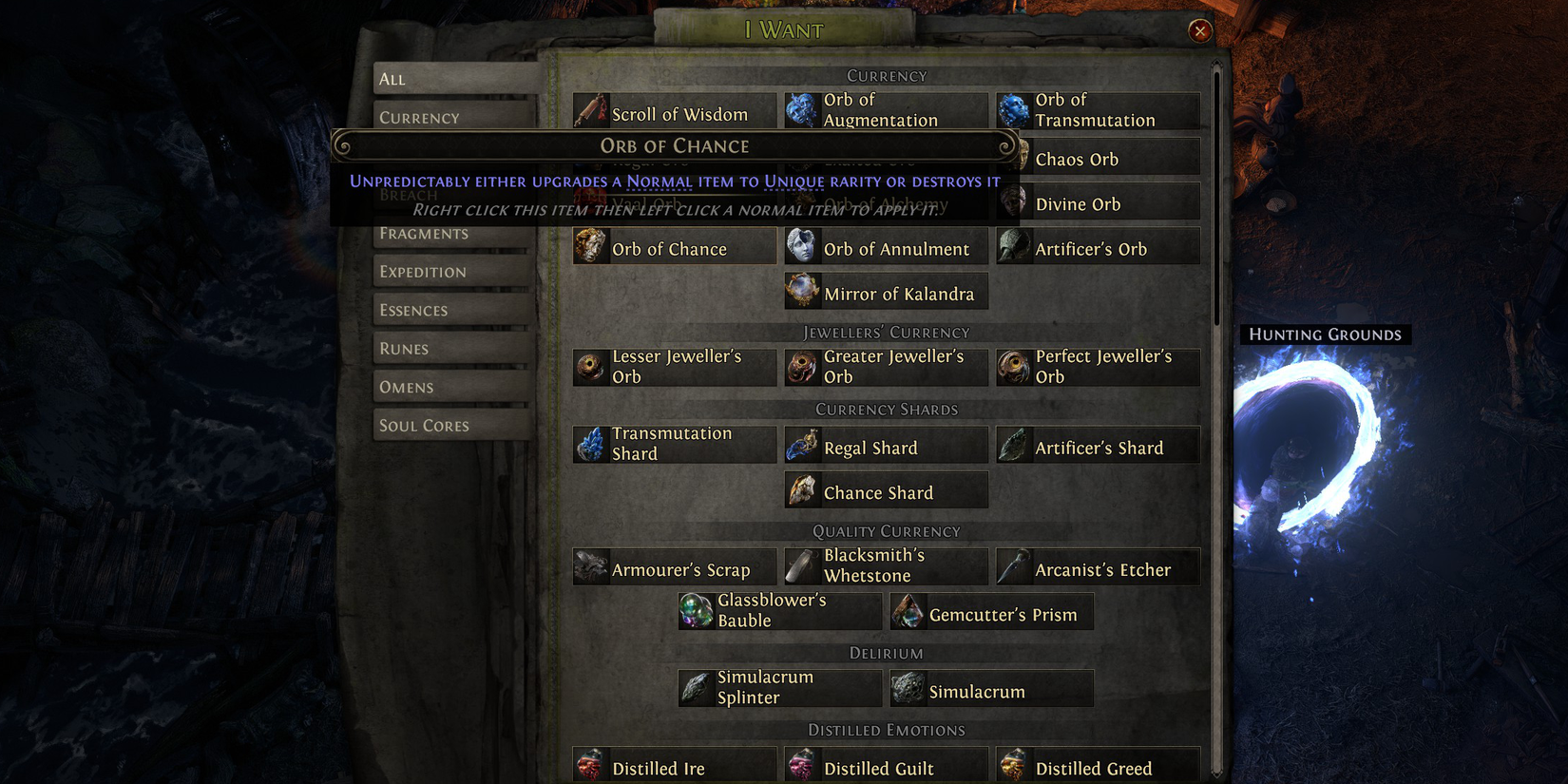Select the Gemcutter's Prism icon
Screen dimensions: 1568x784
point(909,611)
